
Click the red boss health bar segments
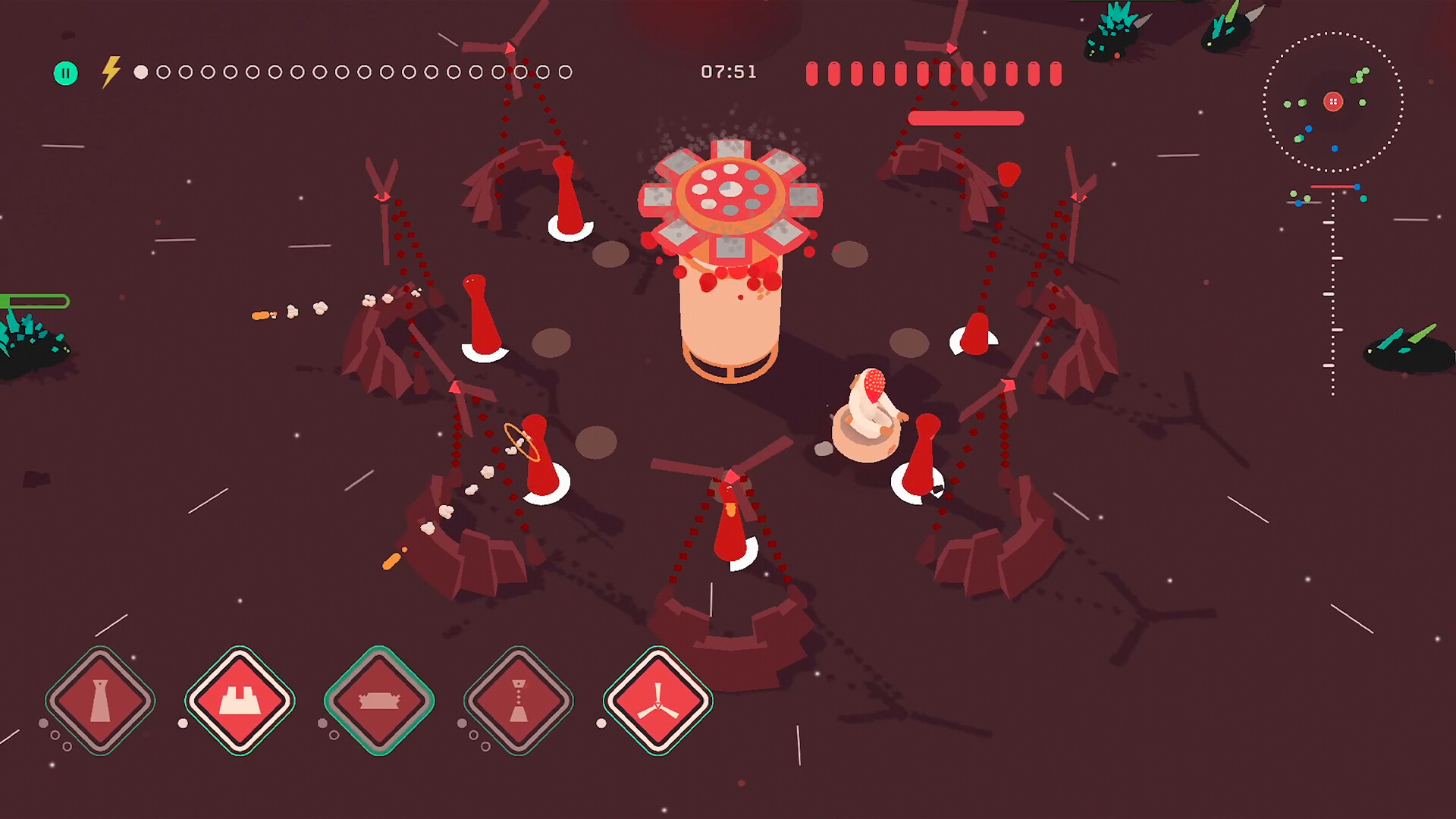coord(933,73)
